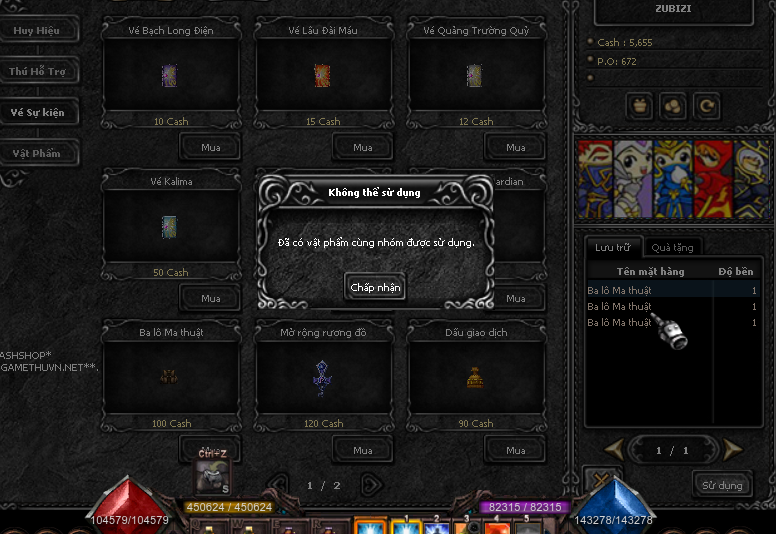Click Mua under Vé Lâu Đài Máu

point(363,147)
